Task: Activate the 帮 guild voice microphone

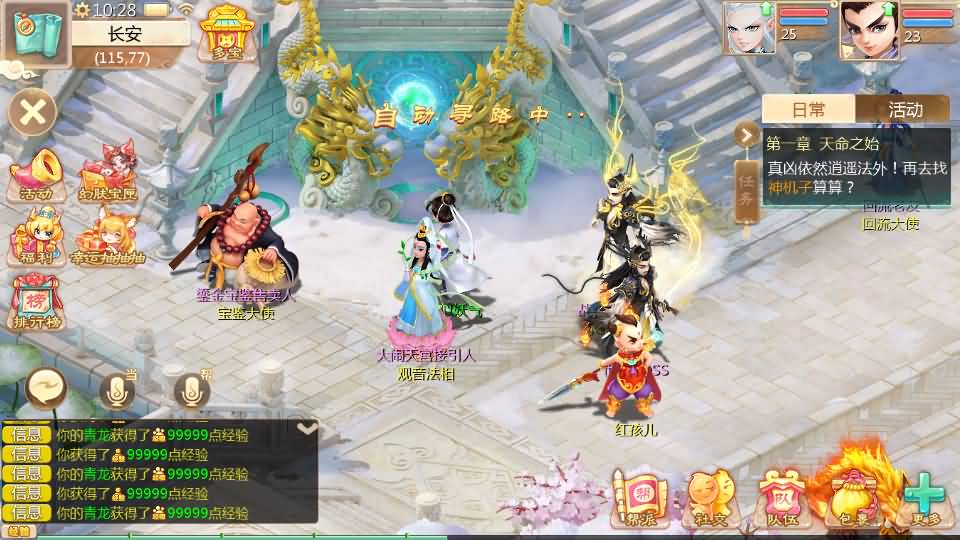Action: click(x=192, y=390)
